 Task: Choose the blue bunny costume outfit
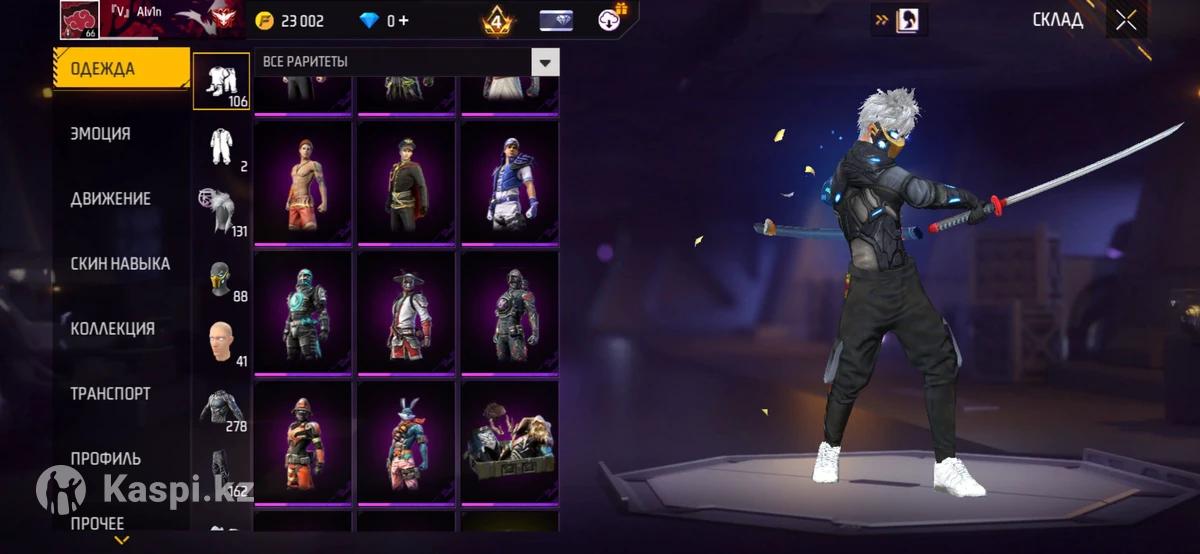coord(407,442)
